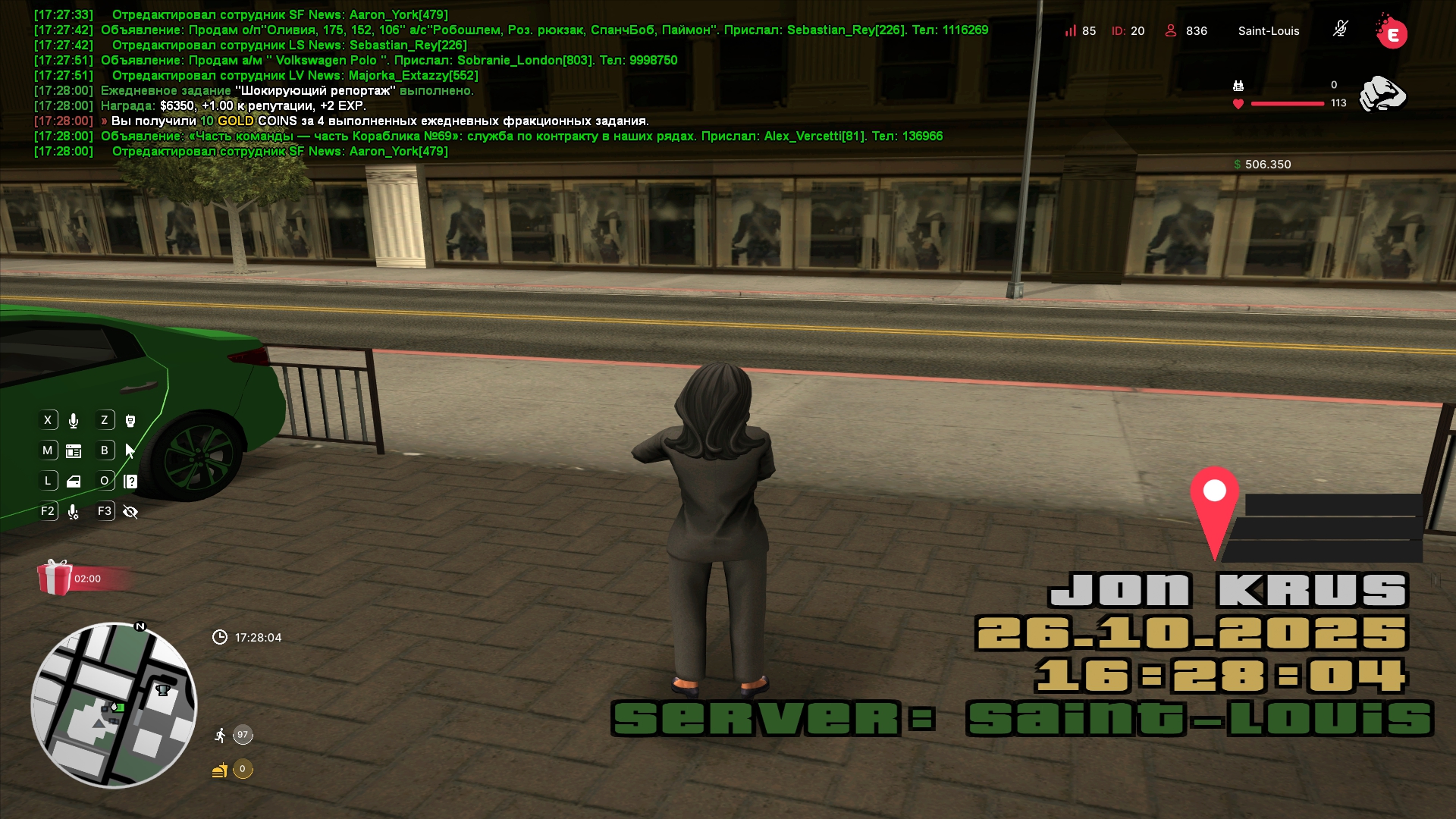Open microphone settings with gear icon
Viewport: 1456px width, 819px height.
pos(74,512)
